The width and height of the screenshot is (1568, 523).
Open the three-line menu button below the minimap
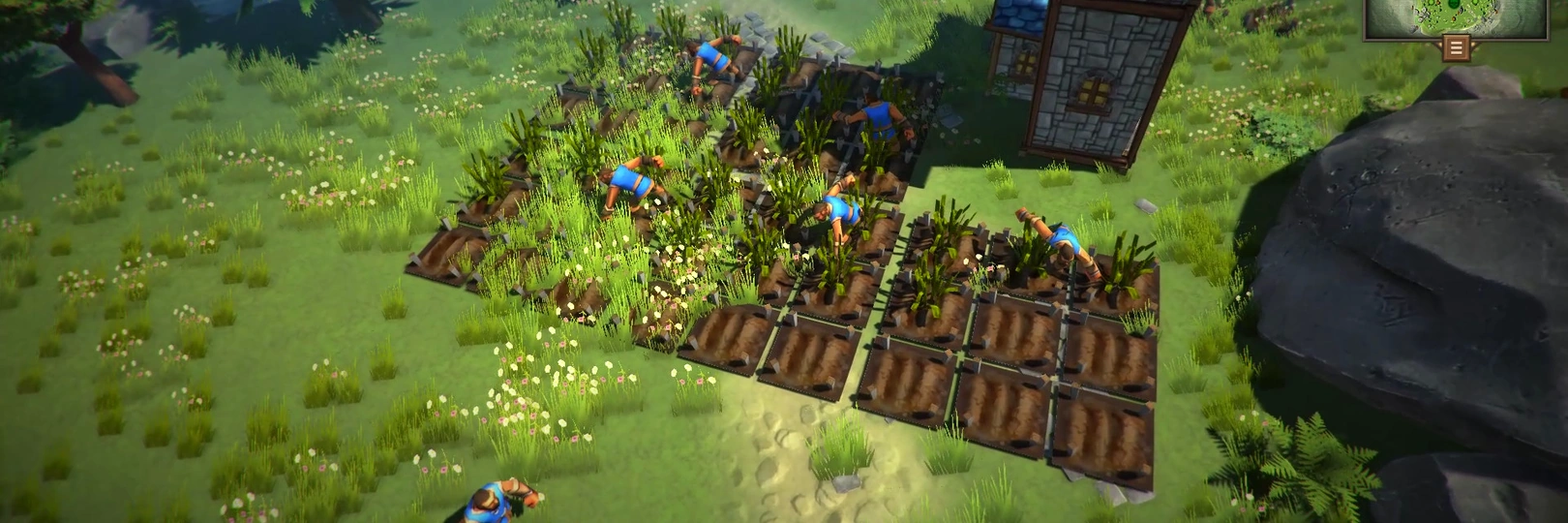pyautogui.click(x=1454, y=46)
